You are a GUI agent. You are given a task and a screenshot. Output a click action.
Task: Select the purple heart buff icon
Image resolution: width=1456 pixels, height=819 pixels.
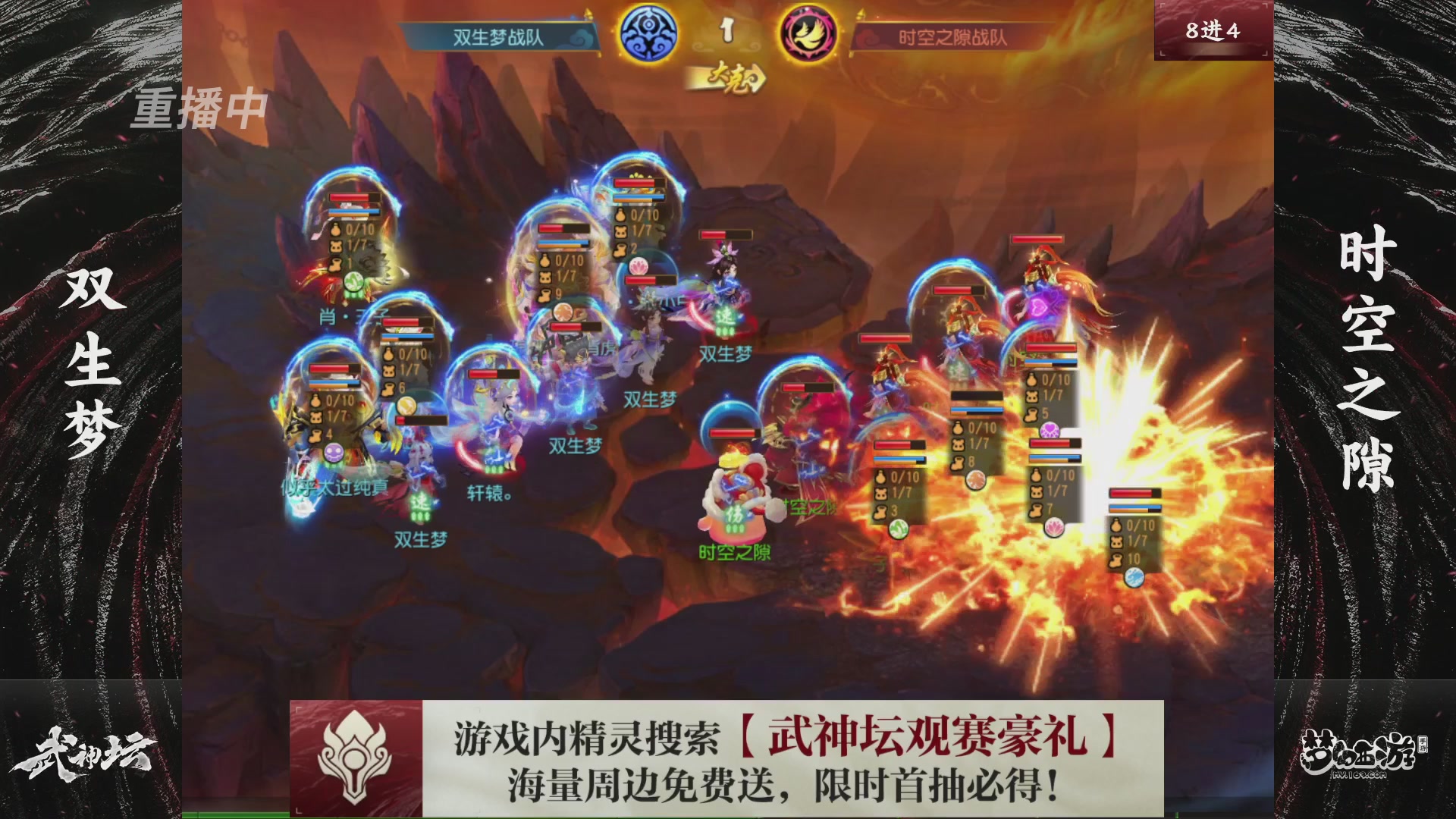(x=1050, y=429)
